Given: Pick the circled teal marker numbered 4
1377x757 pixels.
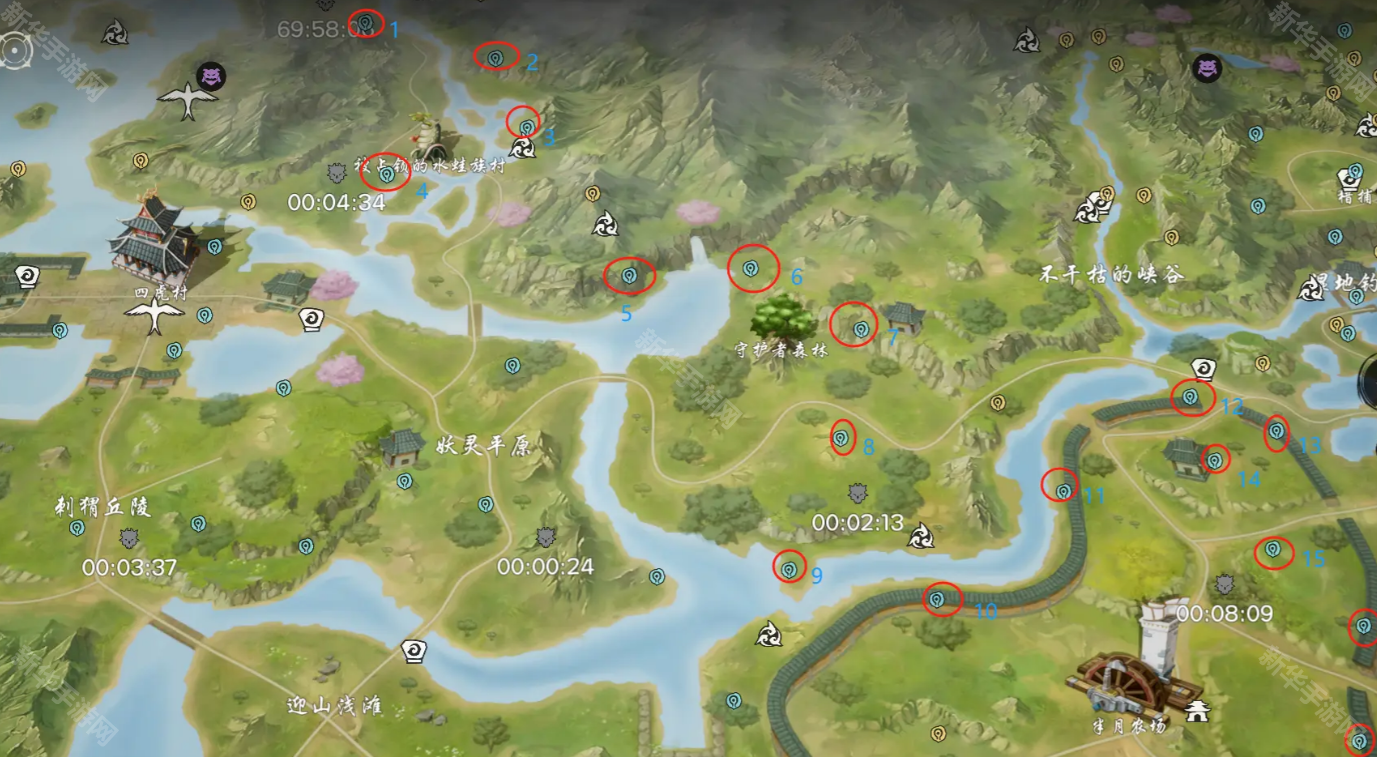Looking at the screenshot, I should tap(386, 174).
